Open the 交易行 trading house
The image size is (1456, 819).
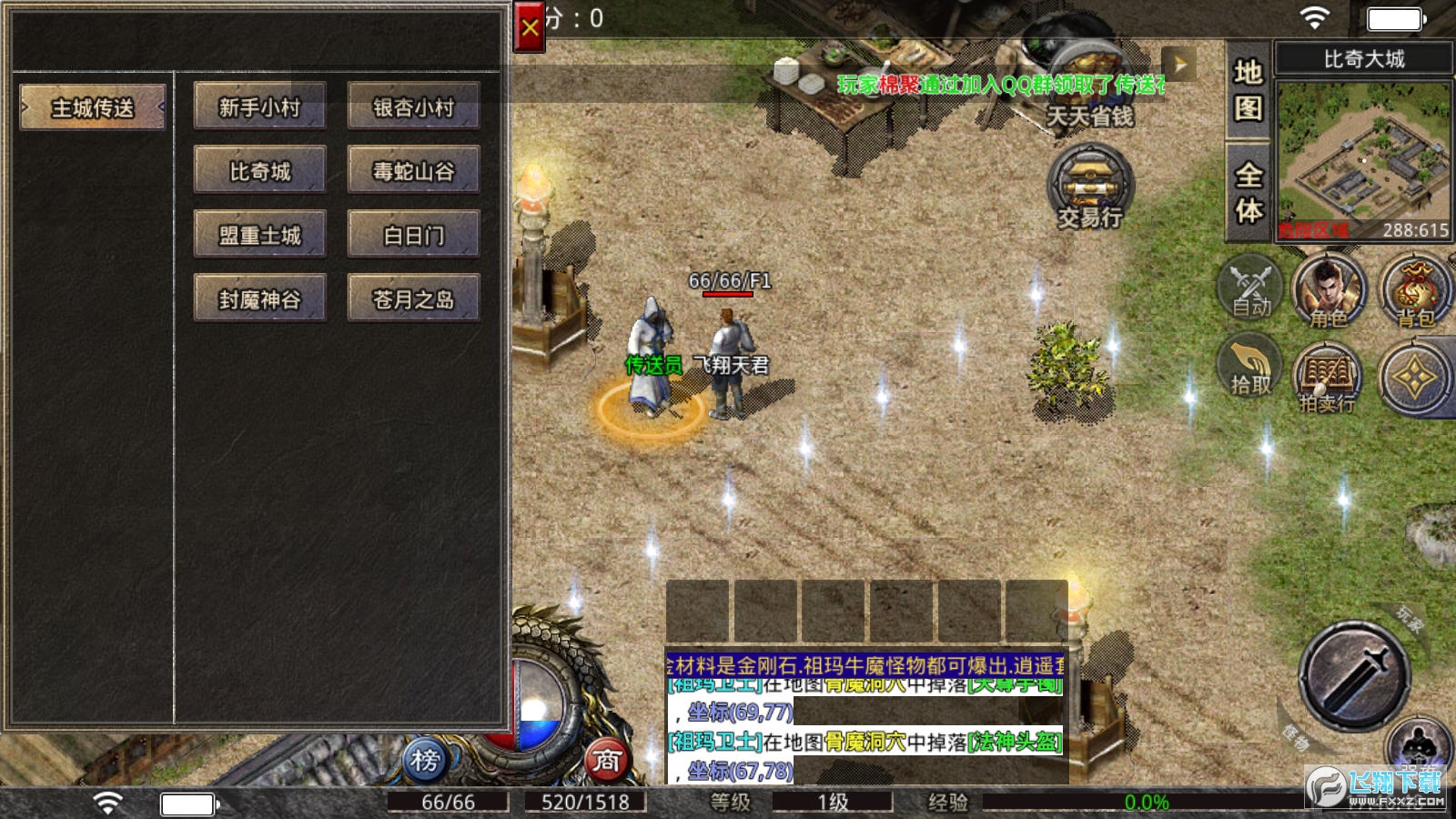(1090, 187)
